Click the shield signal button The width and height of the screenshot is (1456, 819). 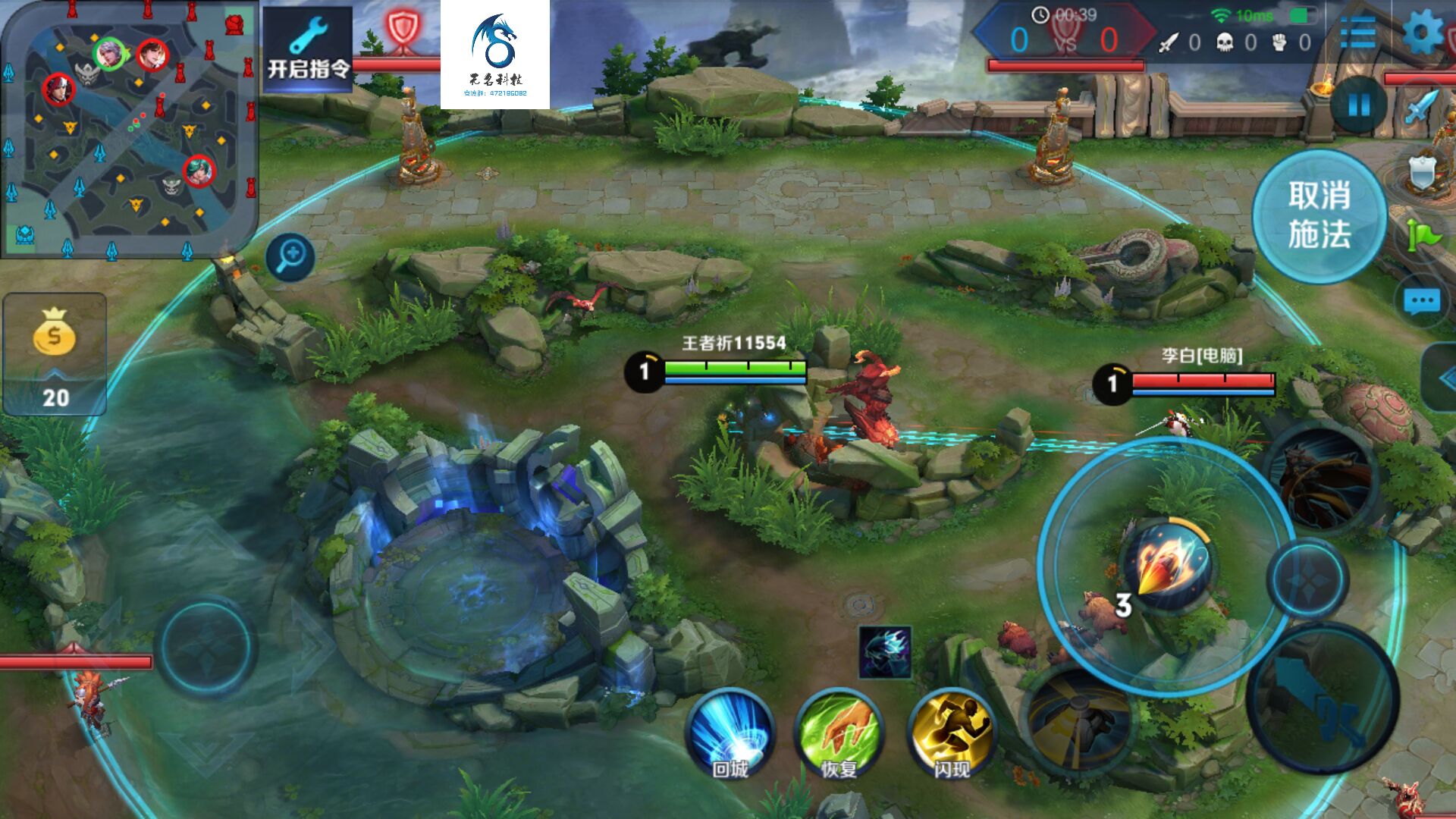(x=1423, y=173)
